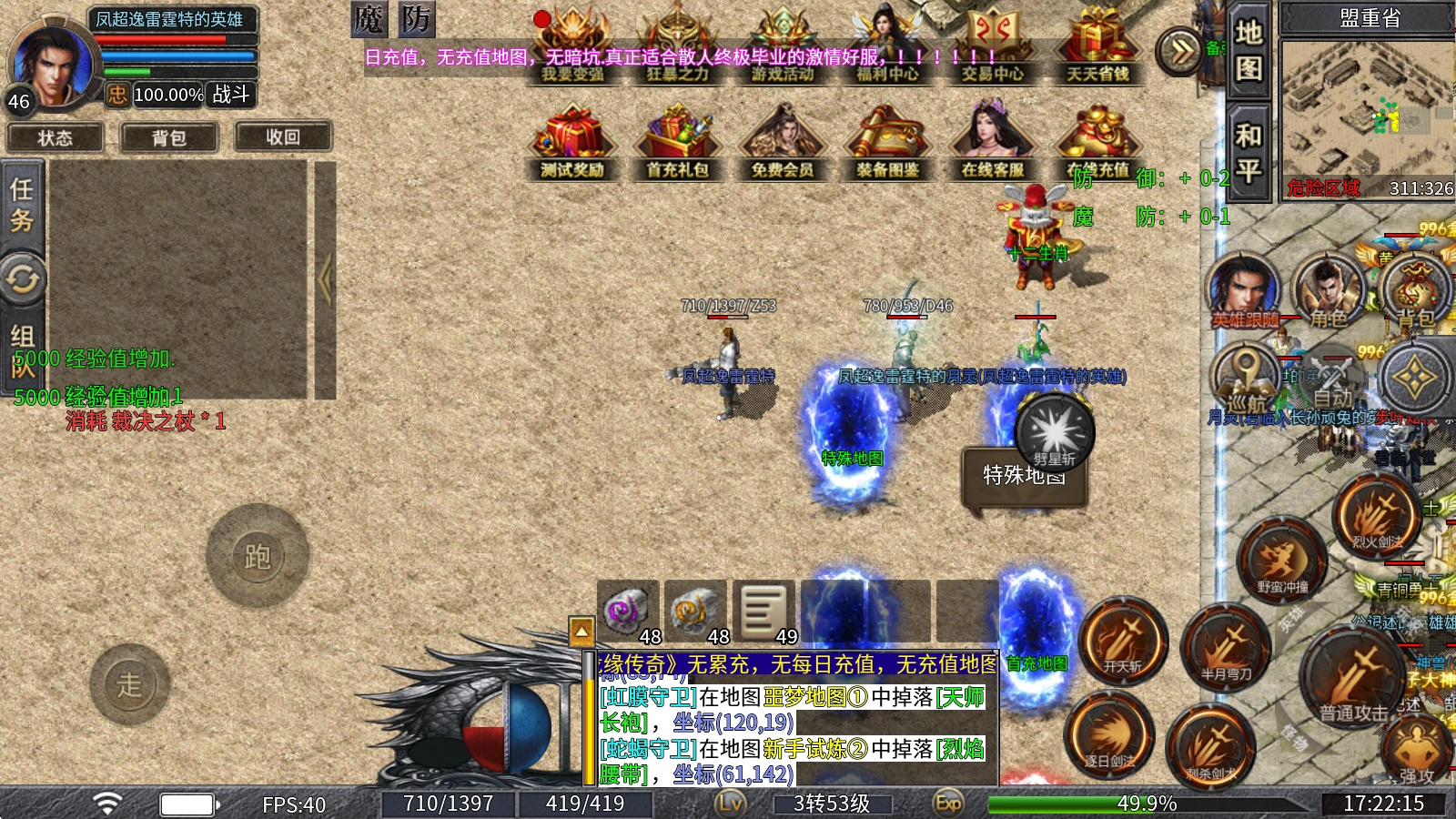Select the 跑 run movement button
Viewport: 1456px width, 819px height.
[258, 556]
